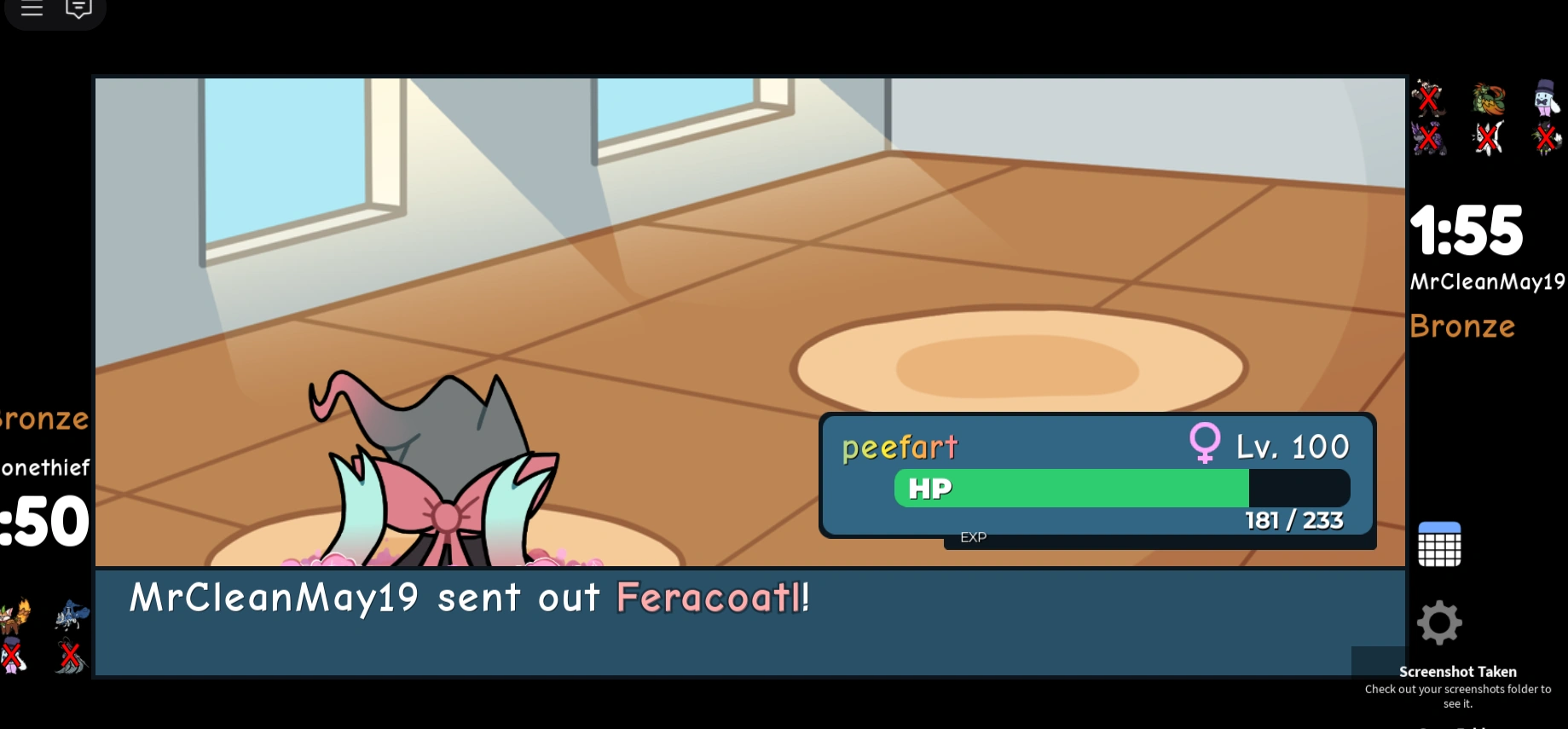
Task: Click MrCleanMay19's battle timer showing 1:55
Action: coord(1468,229)
